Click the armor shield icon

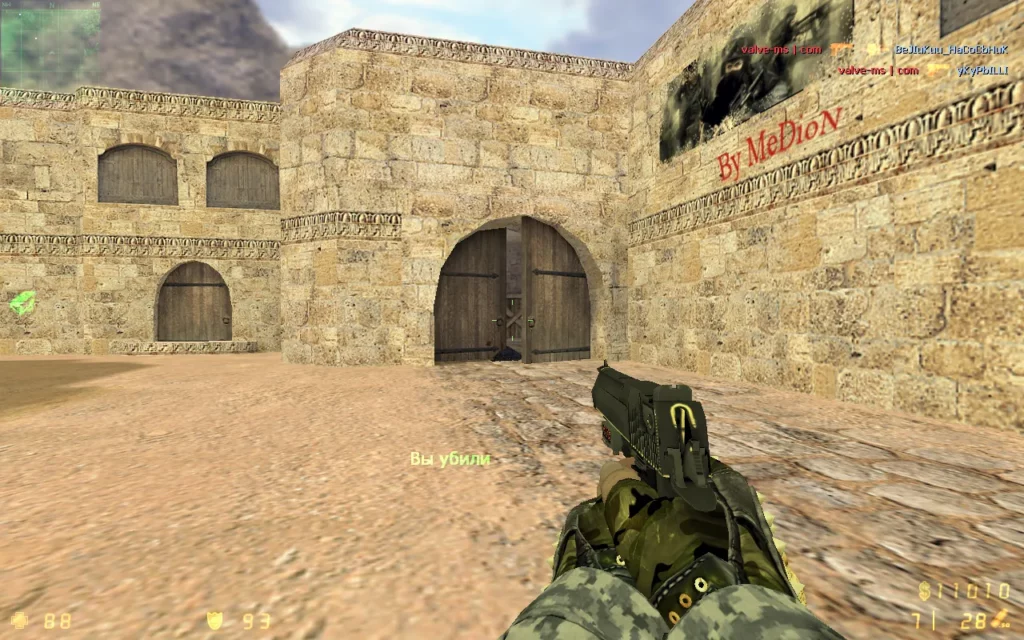[x=213, y=620]
